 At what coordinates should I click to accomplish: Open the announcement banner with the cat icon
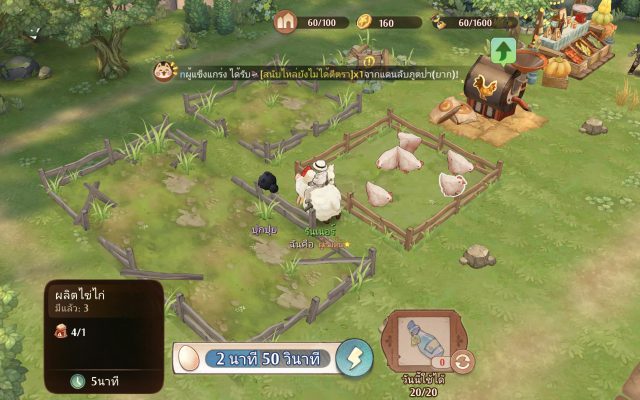[165, 72]
